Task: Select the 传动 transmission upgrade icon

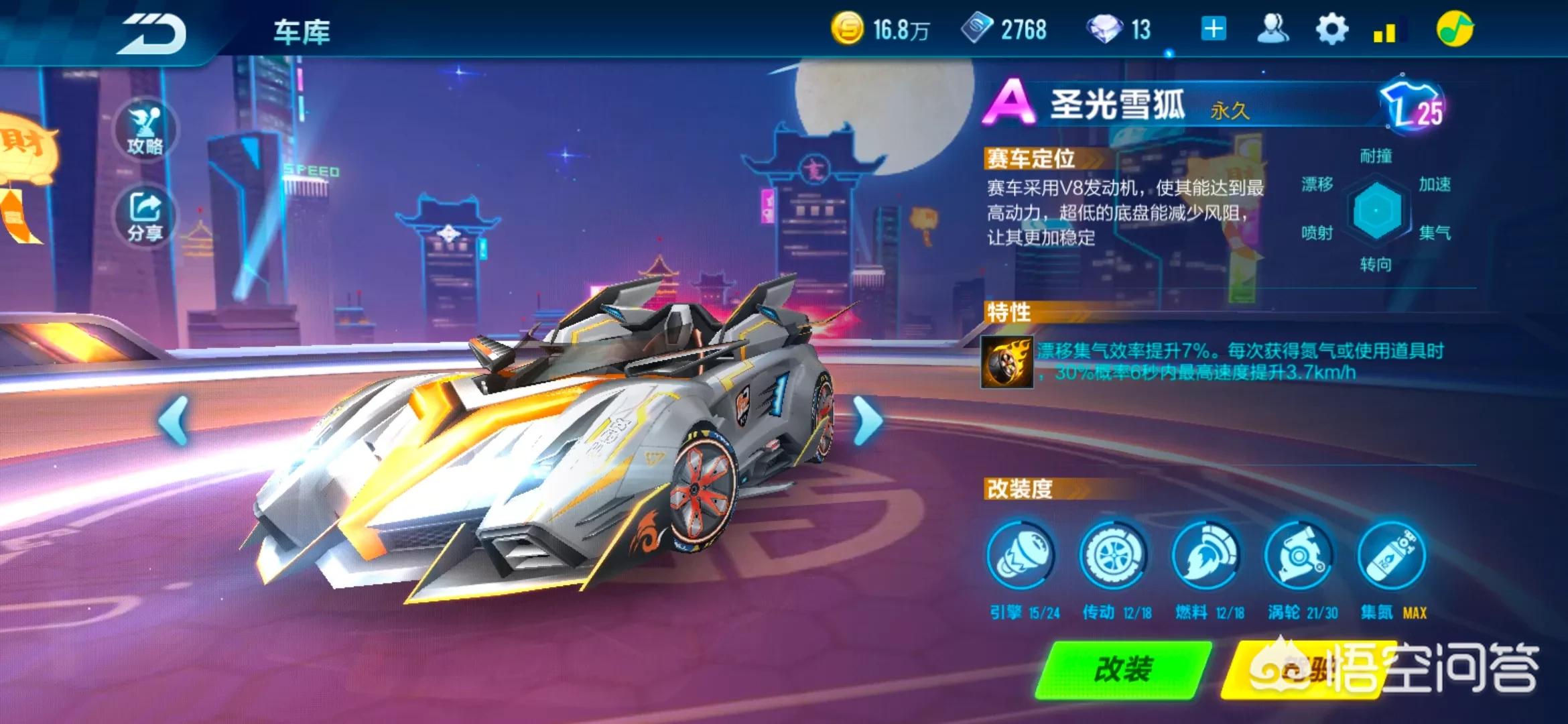Action: coord(1113,556)
